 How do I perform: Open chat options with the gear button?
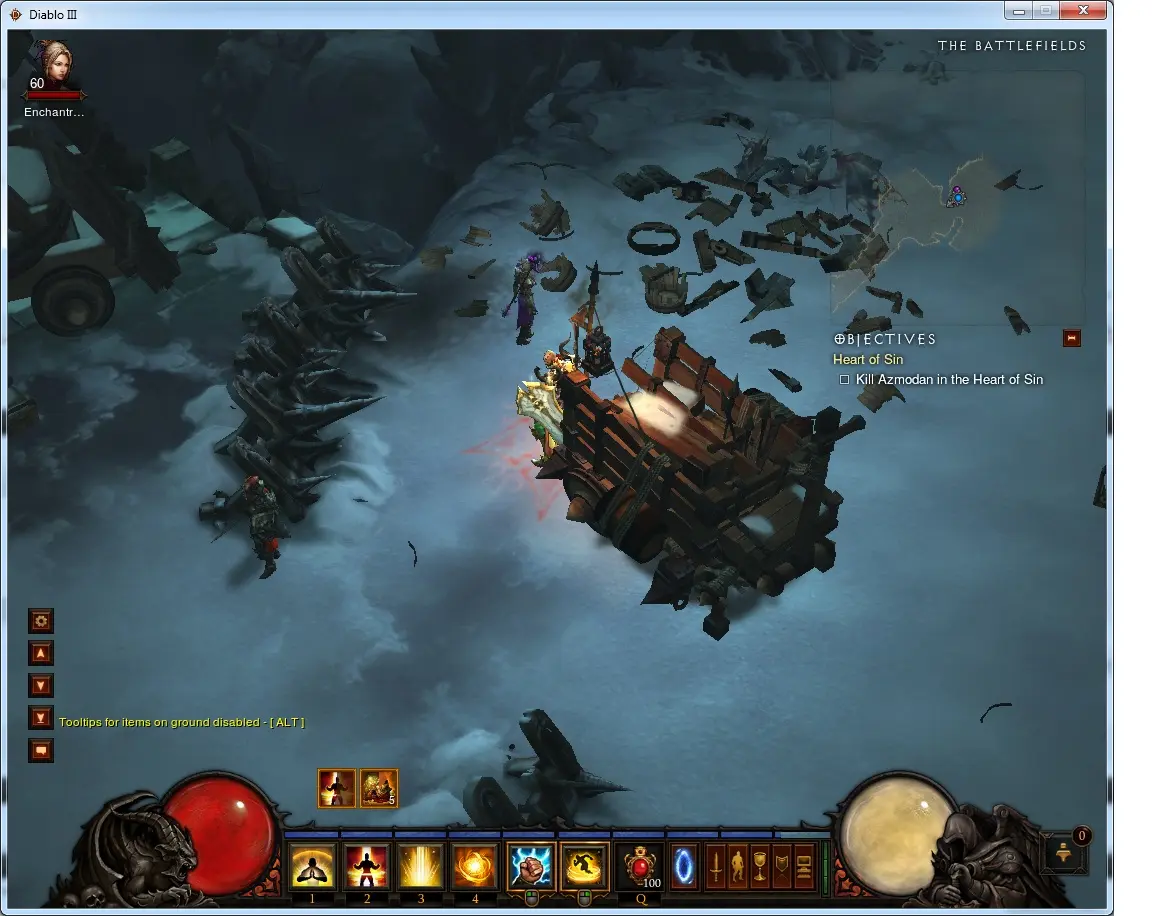click(41, 621)
